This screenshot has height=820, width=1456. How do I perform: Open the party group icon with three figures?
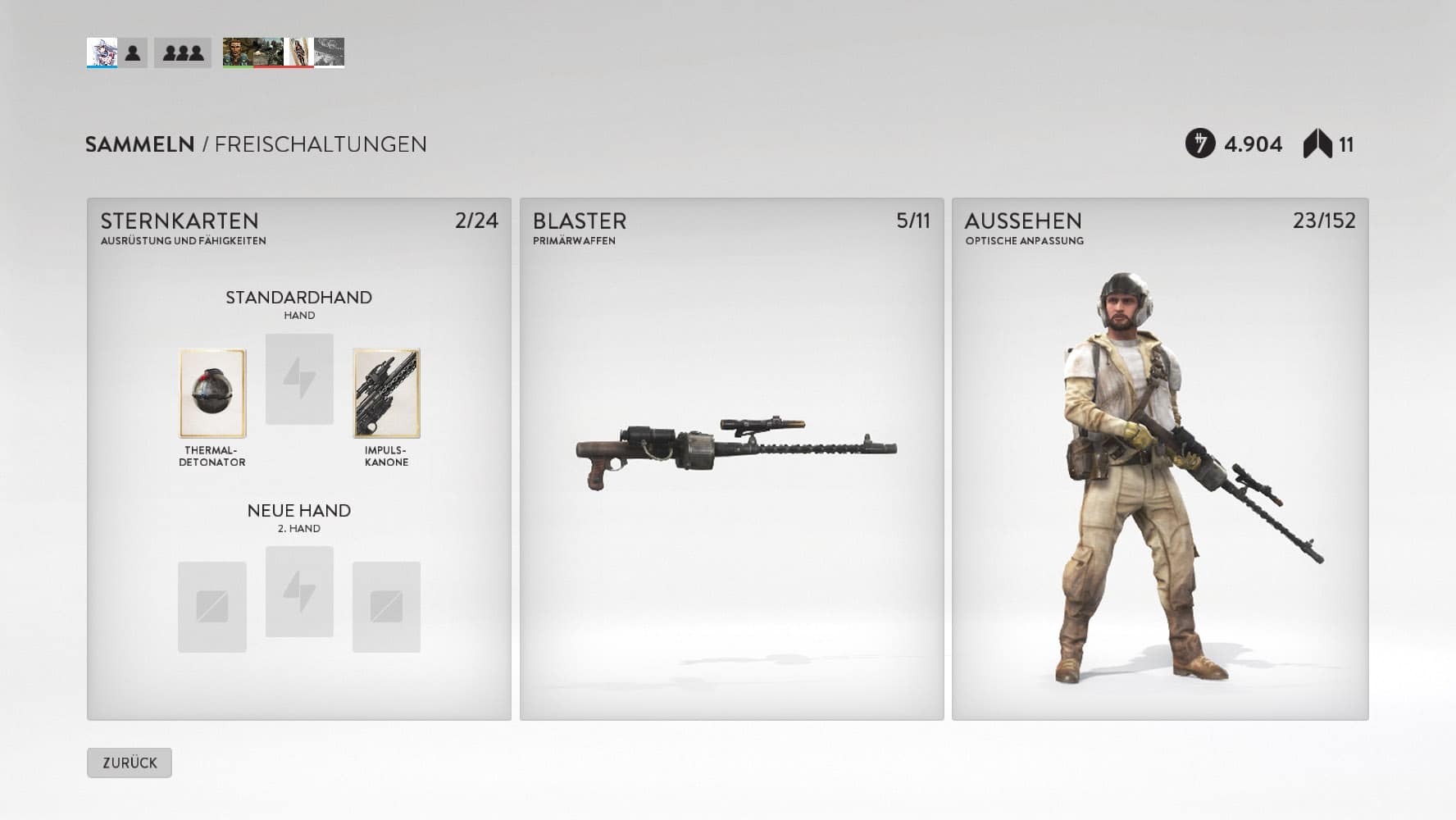[183, 53]
